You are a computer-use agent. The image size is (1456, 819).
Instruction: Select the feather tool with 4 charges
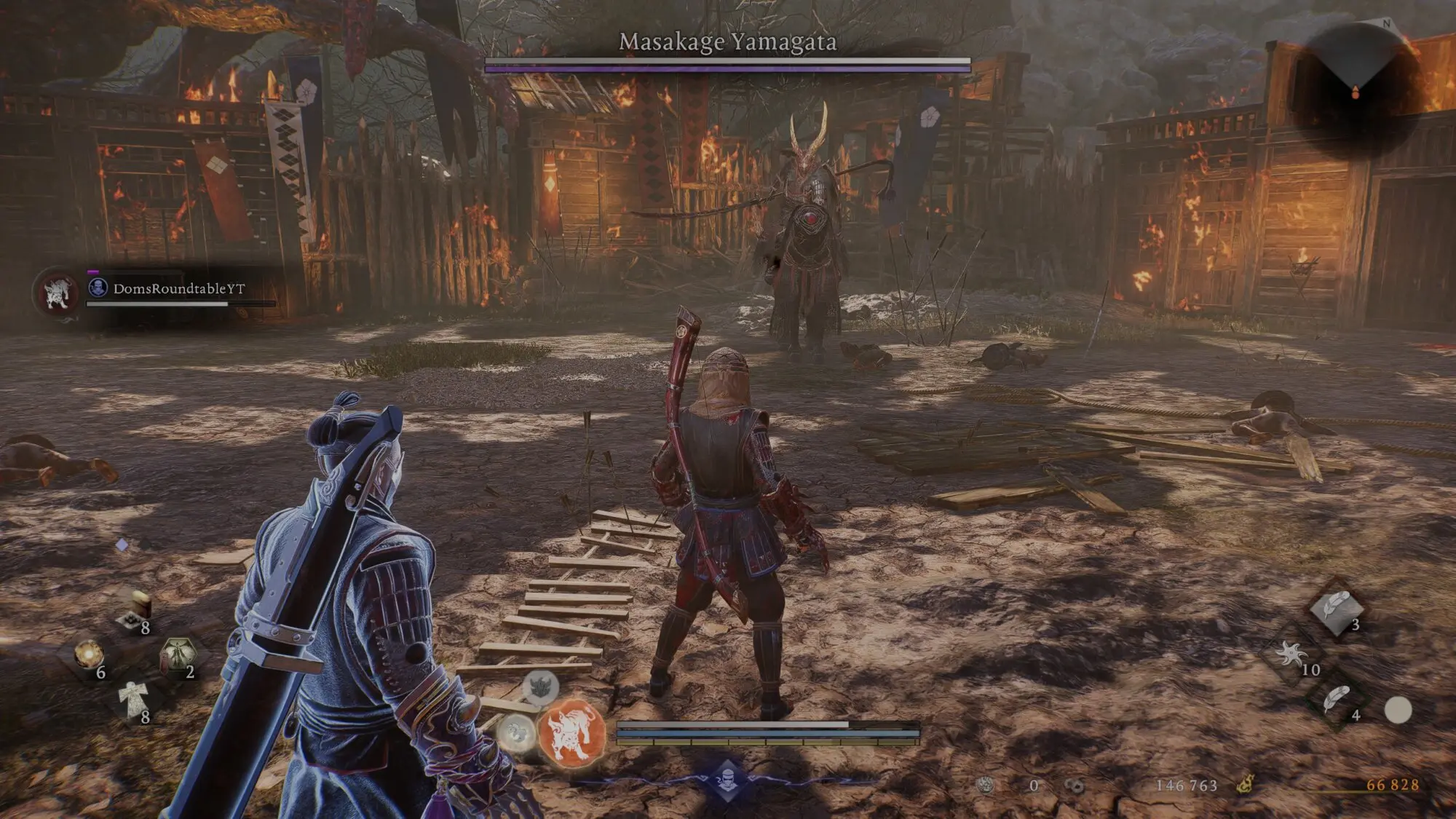pyautogui.click(x=1337, y=701)
